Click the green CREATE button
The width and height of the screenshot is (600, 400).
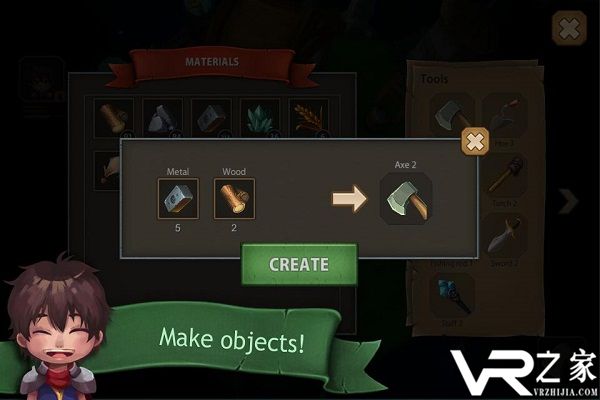(298, 265)
